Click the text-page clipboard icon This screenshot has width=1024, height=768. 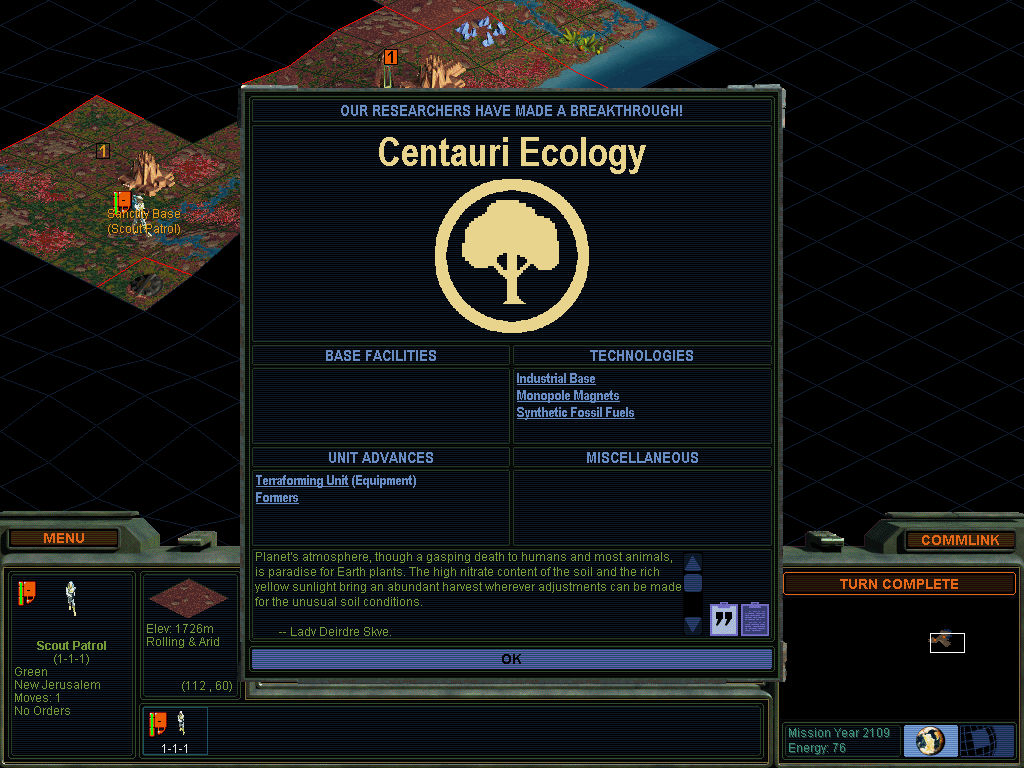pyautogui.click(x=755, y=619)
